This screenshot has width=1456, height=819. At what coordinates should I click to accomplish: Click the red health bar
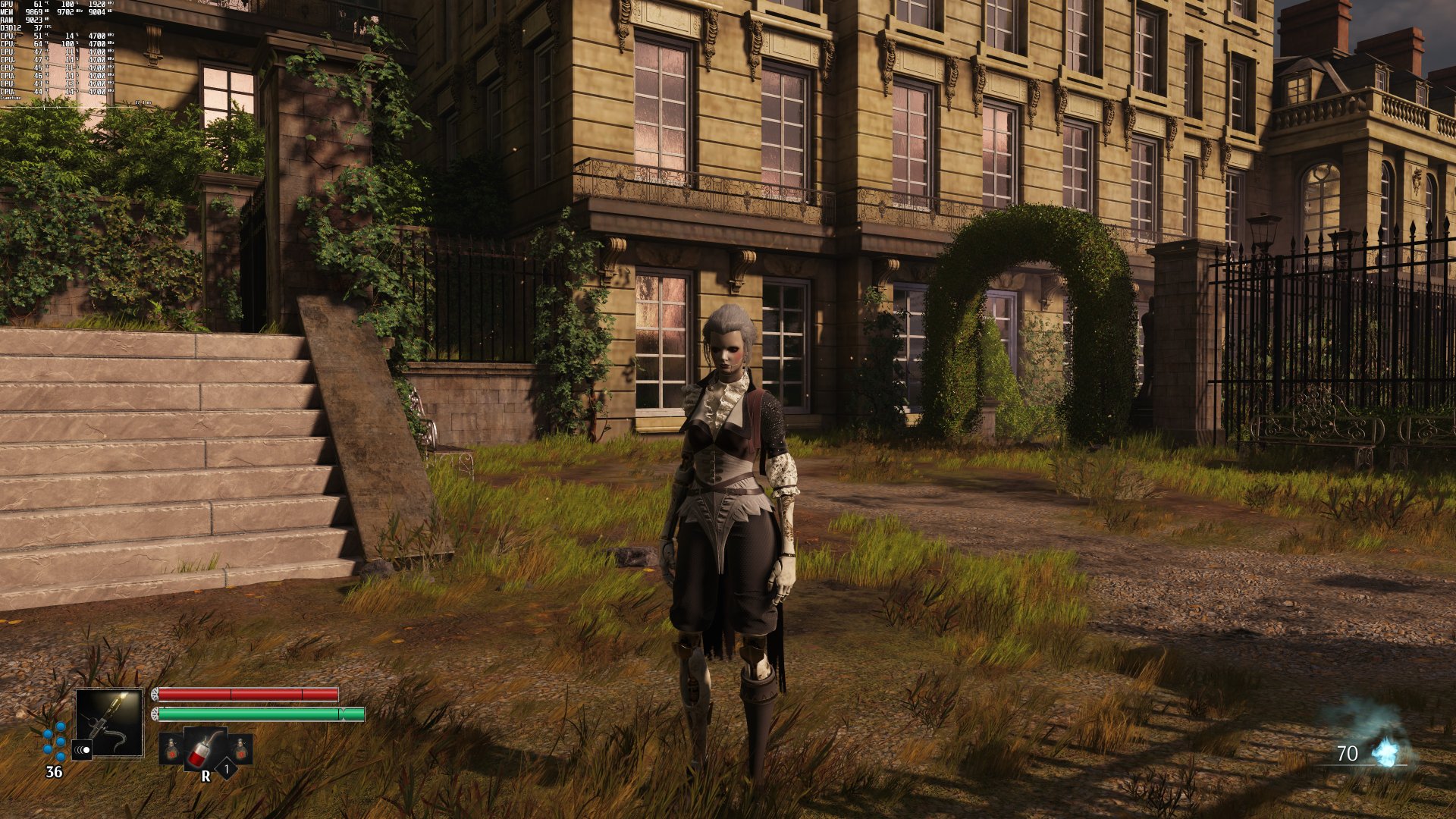[x=247, y=694]
